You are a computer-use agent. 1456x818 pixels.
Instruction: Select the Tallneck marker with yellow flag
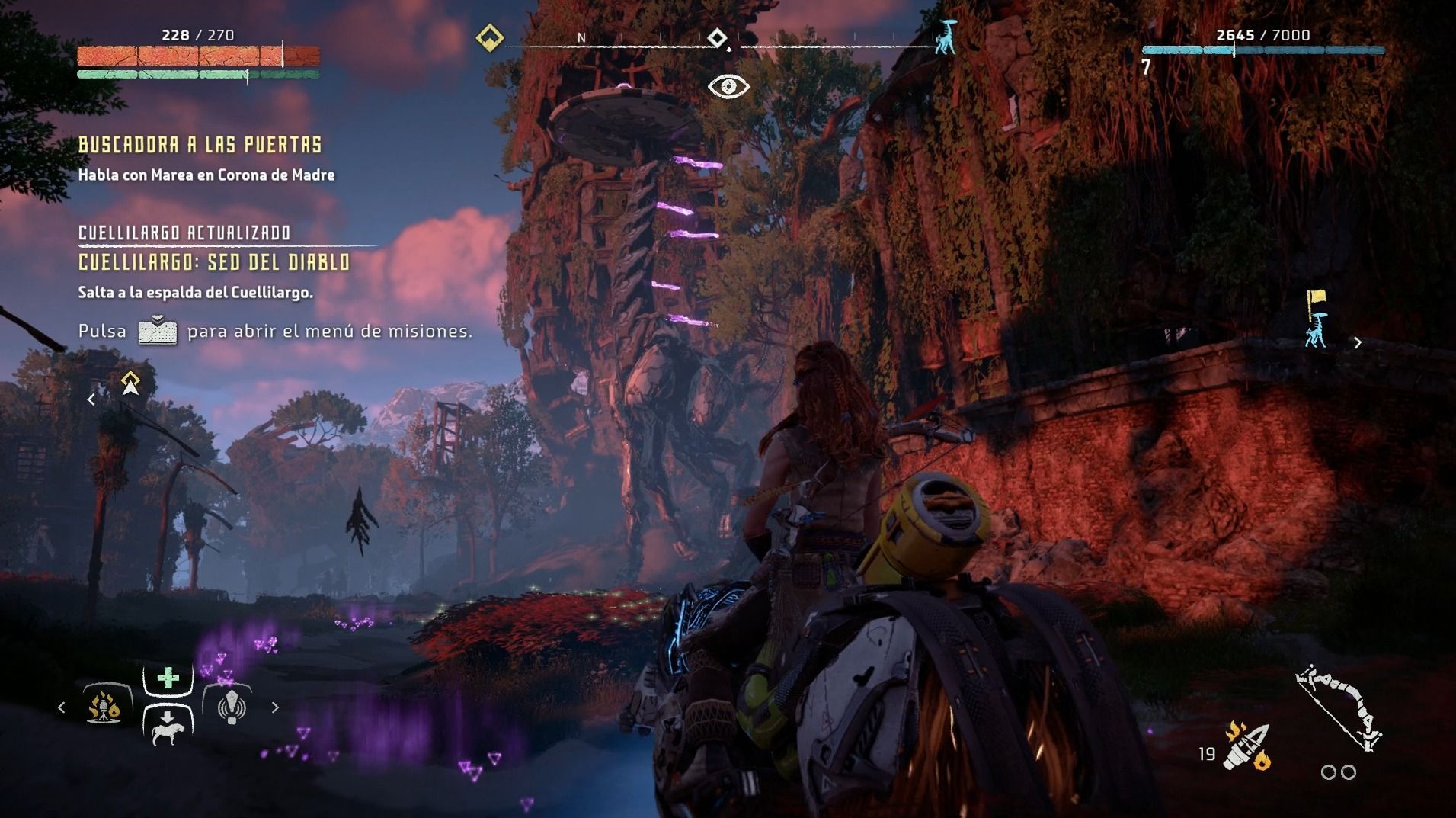point(1316,319)
